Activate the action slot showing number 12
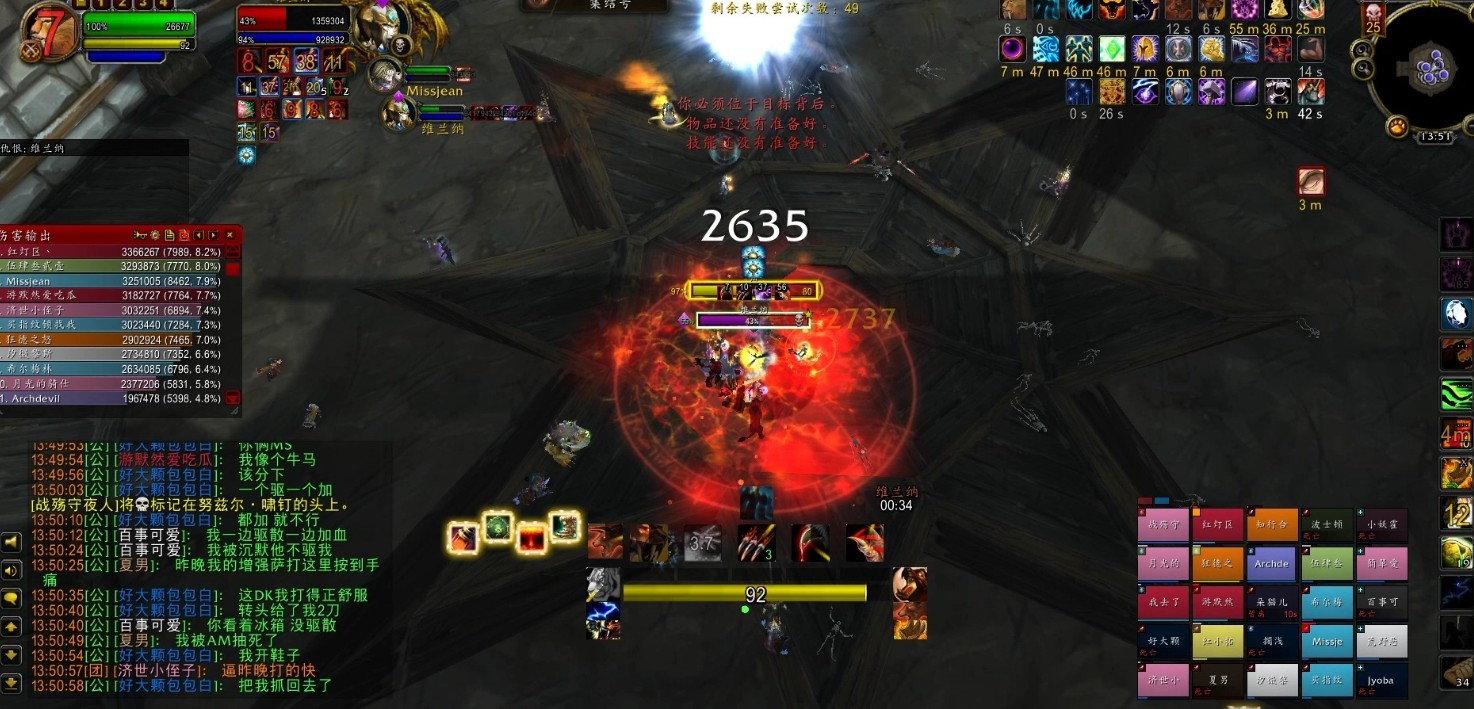The height and width of the screenshot is (709, 1474). (x=1457, y=513)
